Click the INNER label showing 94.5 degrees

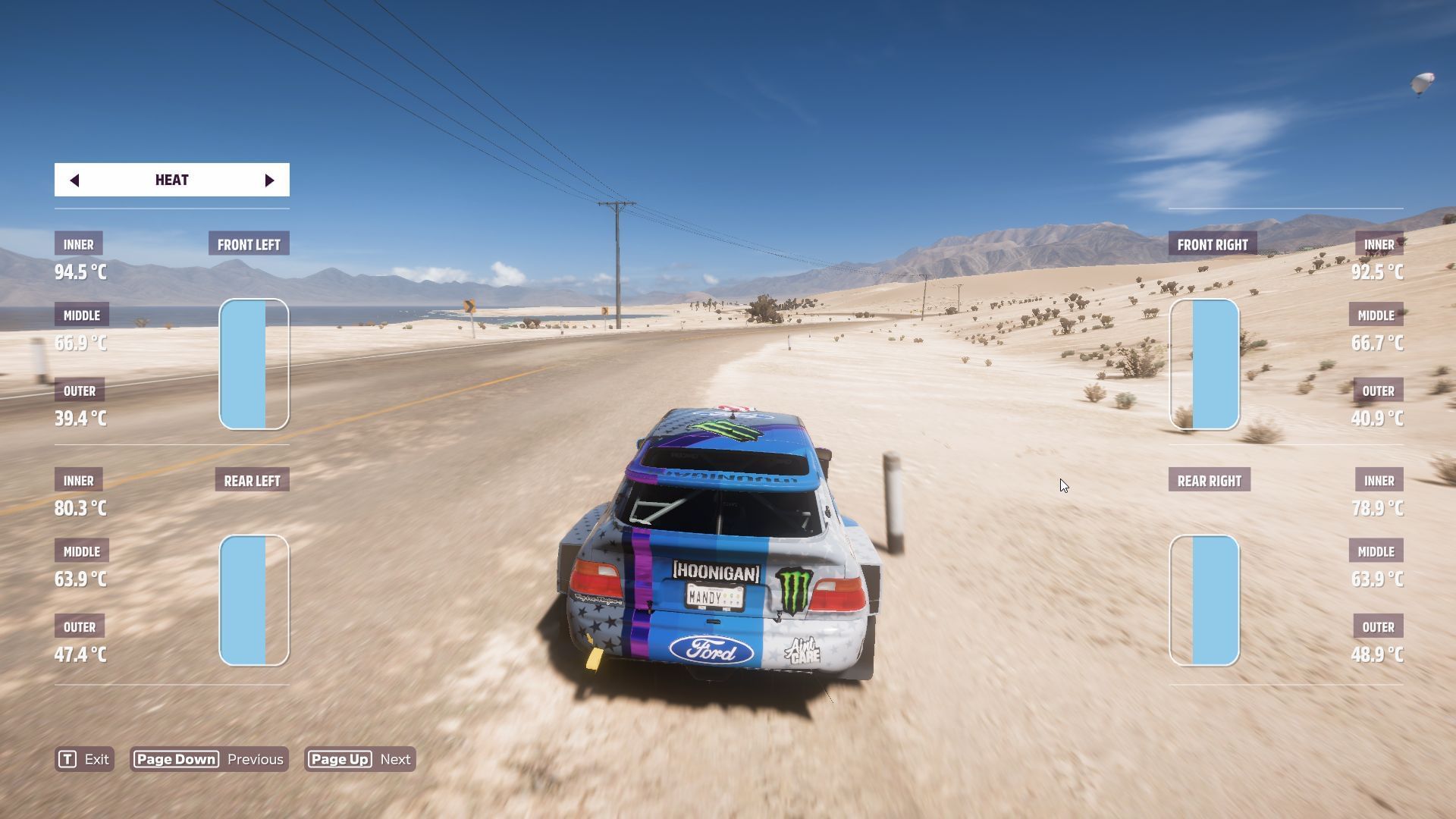[x=79, y=244]
